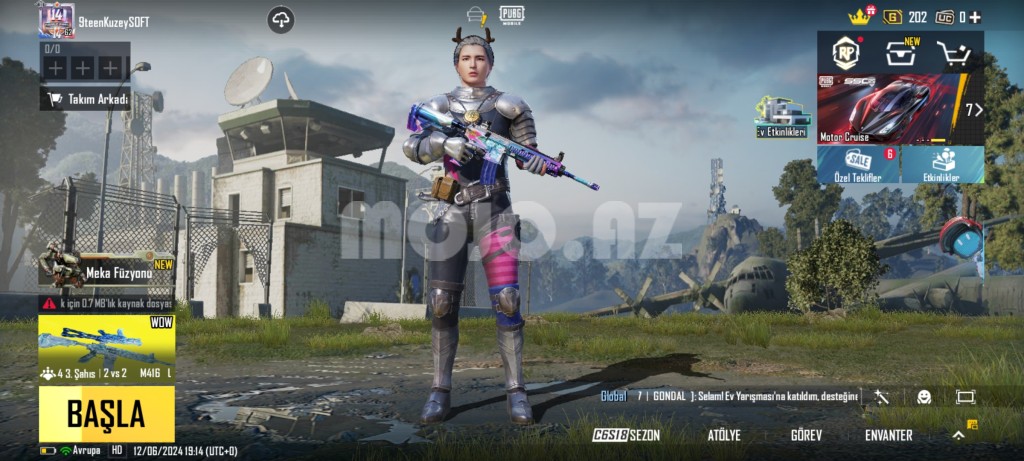Open the GÖREV missions menu
This screenshot has width=1024, height=461.
tap(806, 435)
